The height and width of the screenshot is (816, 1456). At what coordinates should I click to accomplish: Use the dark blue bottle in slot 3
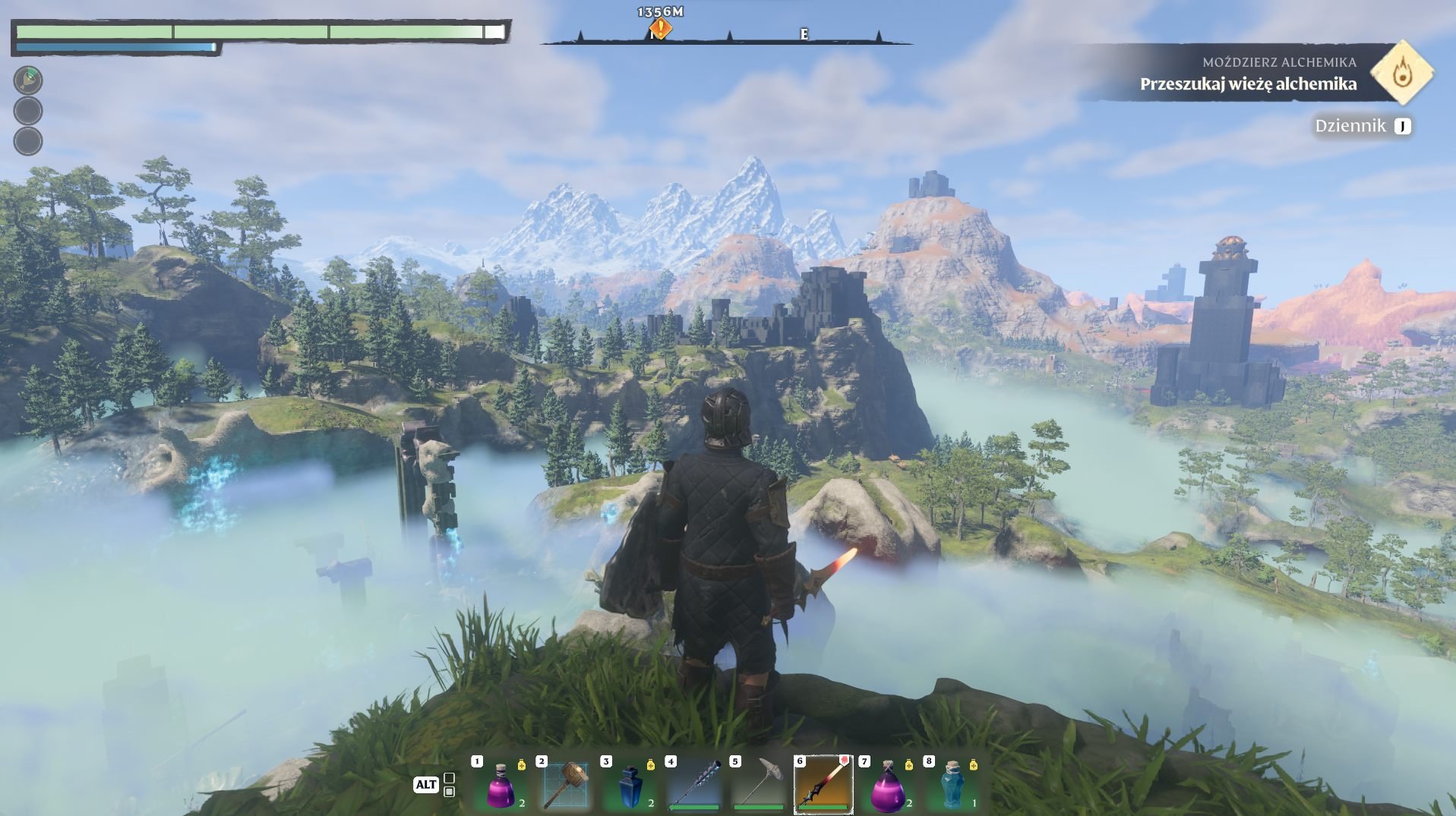630,786
